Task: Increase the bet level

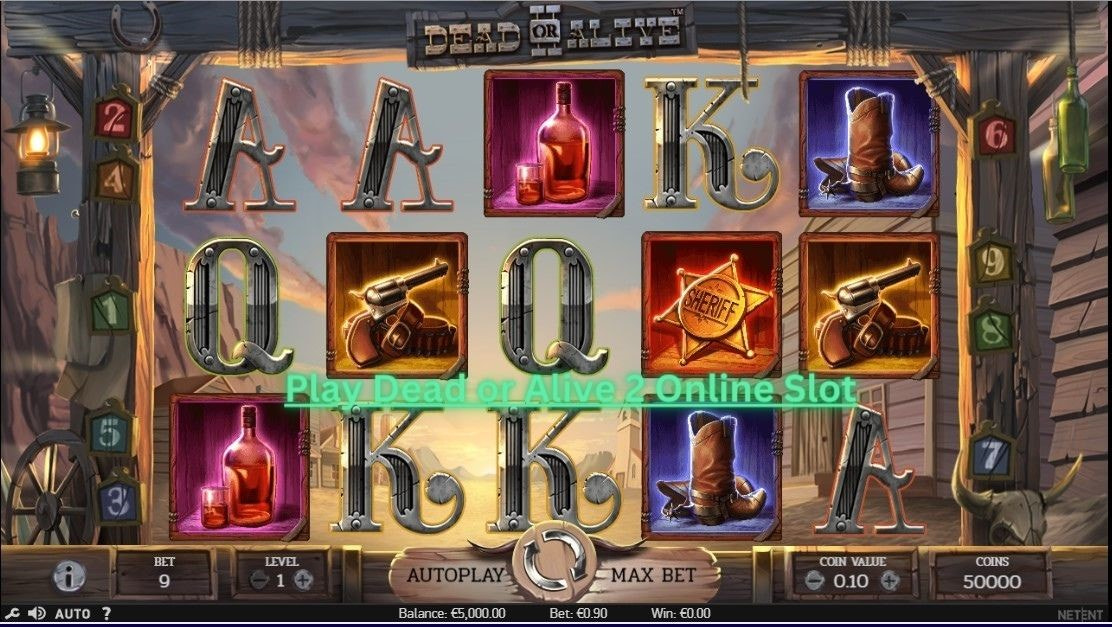Action: pos(304,580)
